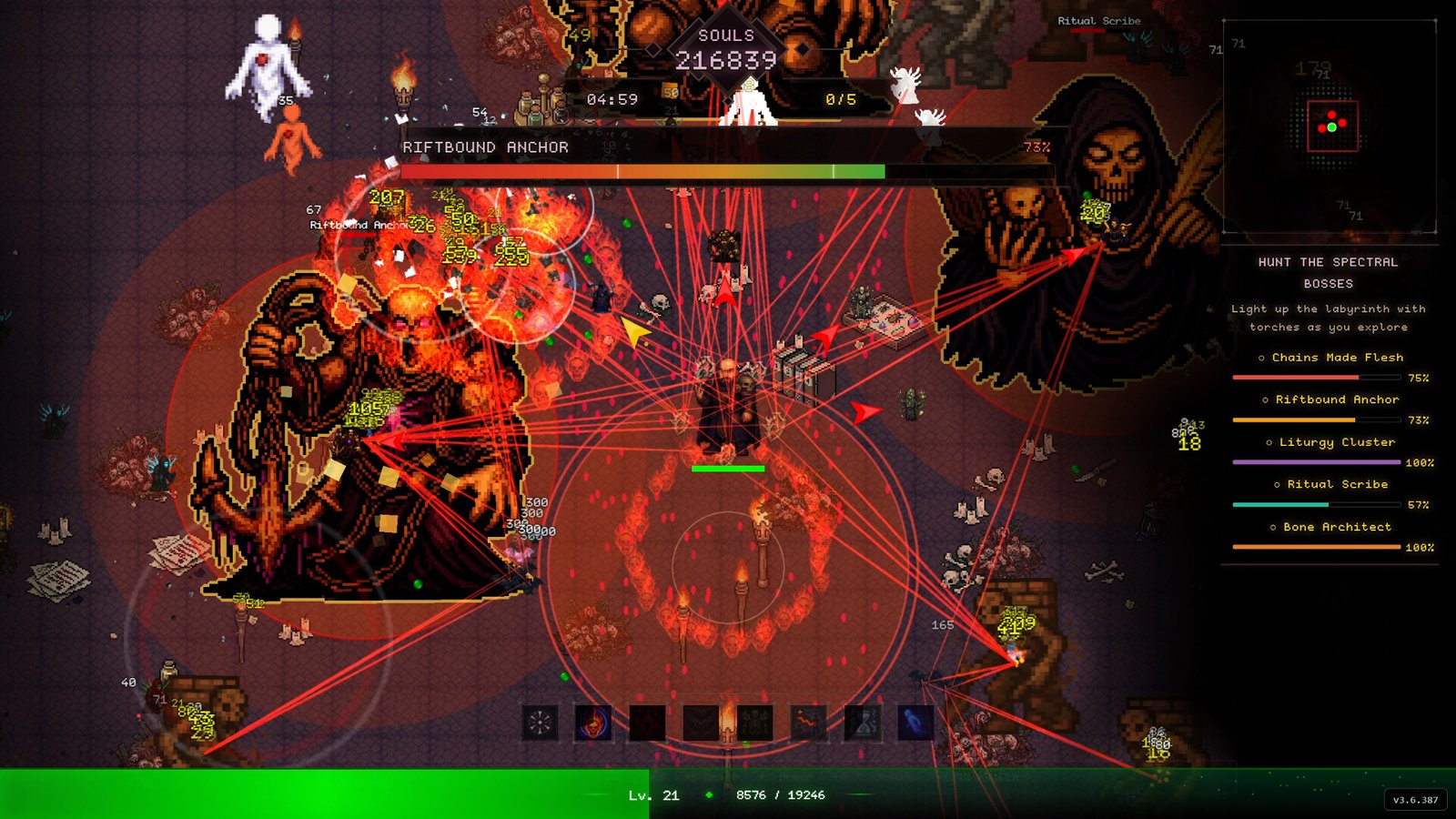Select the Riftbound Anchor objective entry
This screenshot has height=819, width=1456.
pos(1337,399)
